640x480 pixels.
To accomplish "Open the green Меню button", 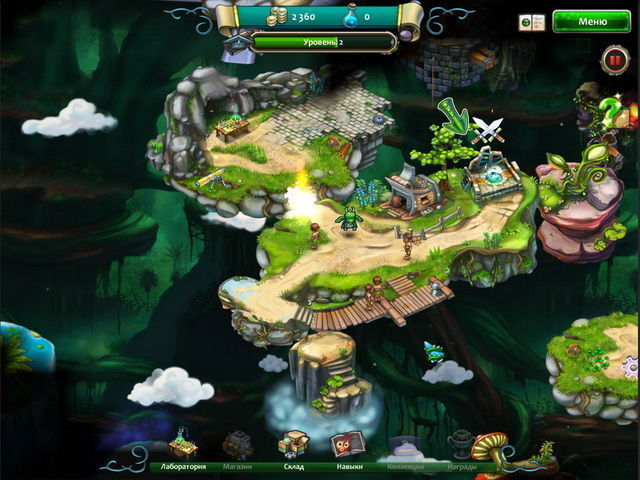I will tap(591, 21).
